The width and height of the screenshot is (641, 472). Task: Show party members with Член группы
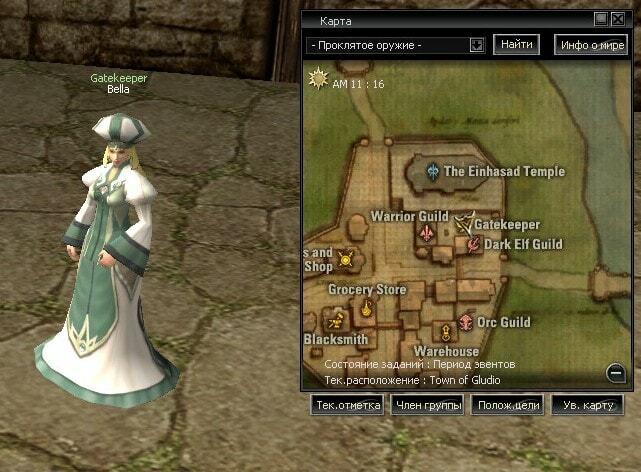tap(427, 405)
